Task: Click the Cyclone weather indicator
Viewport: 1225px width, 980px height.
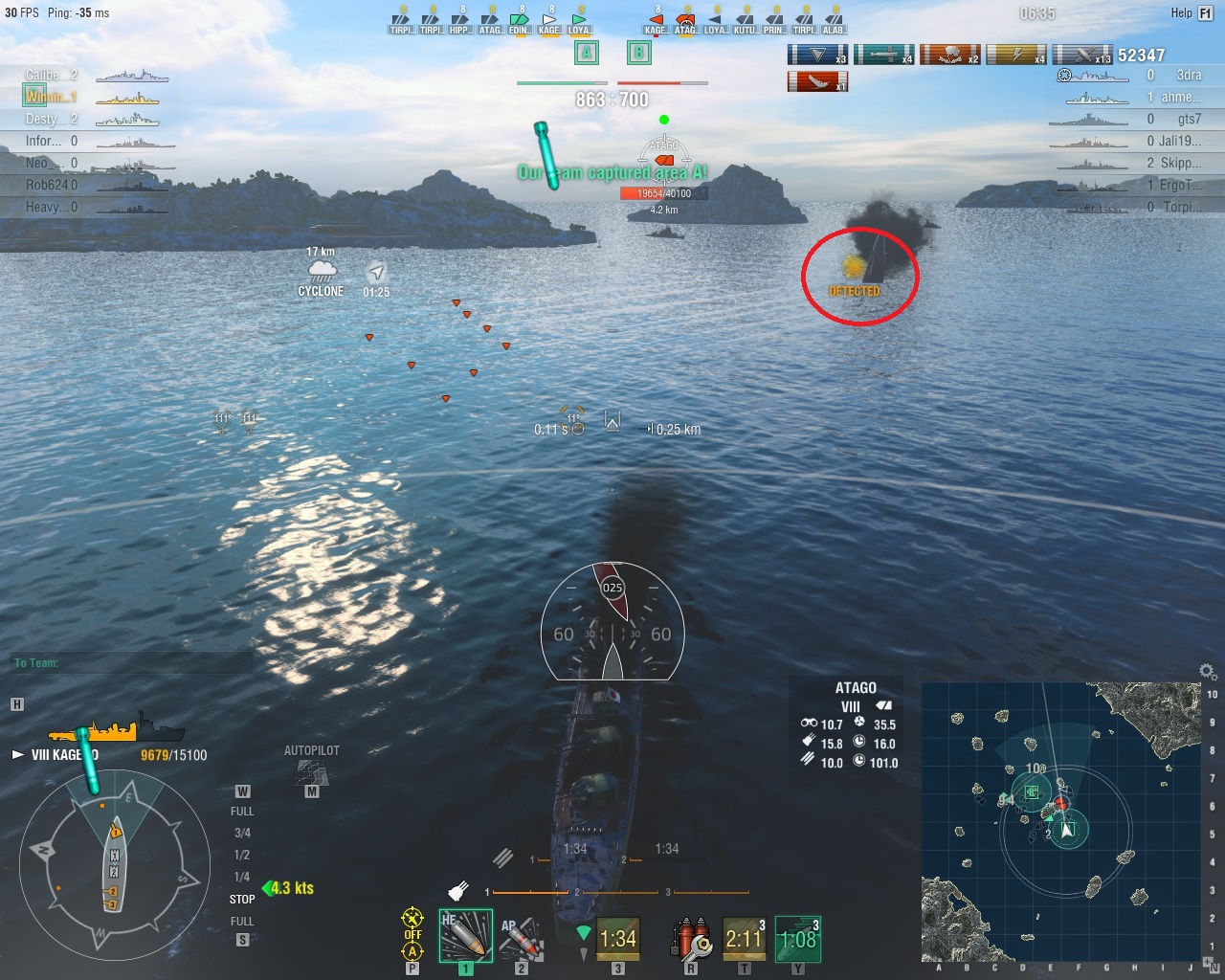Action: (x=321, y=275)
